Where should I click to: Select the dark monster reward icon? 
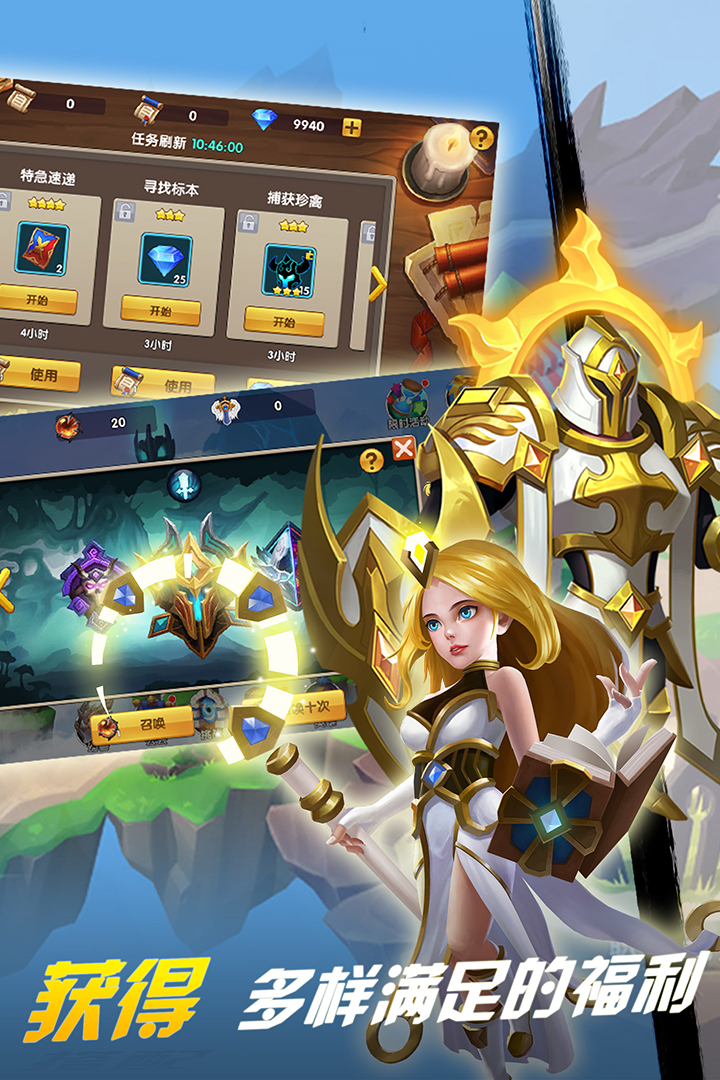[289, 270]
